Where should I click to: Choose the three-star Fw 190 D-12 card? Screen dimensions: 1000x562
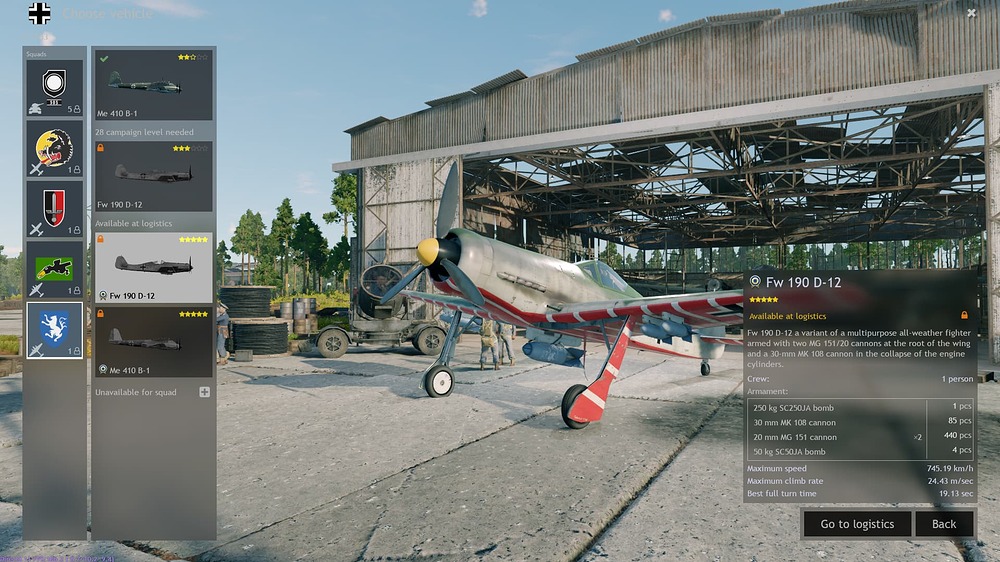(153, 176)
